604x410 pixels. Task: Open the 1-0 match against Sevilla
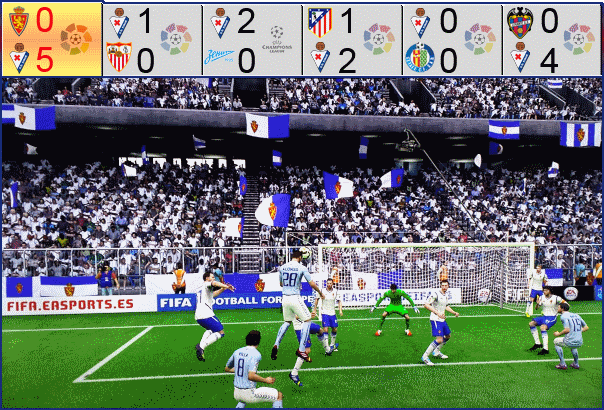pos(151,39)
